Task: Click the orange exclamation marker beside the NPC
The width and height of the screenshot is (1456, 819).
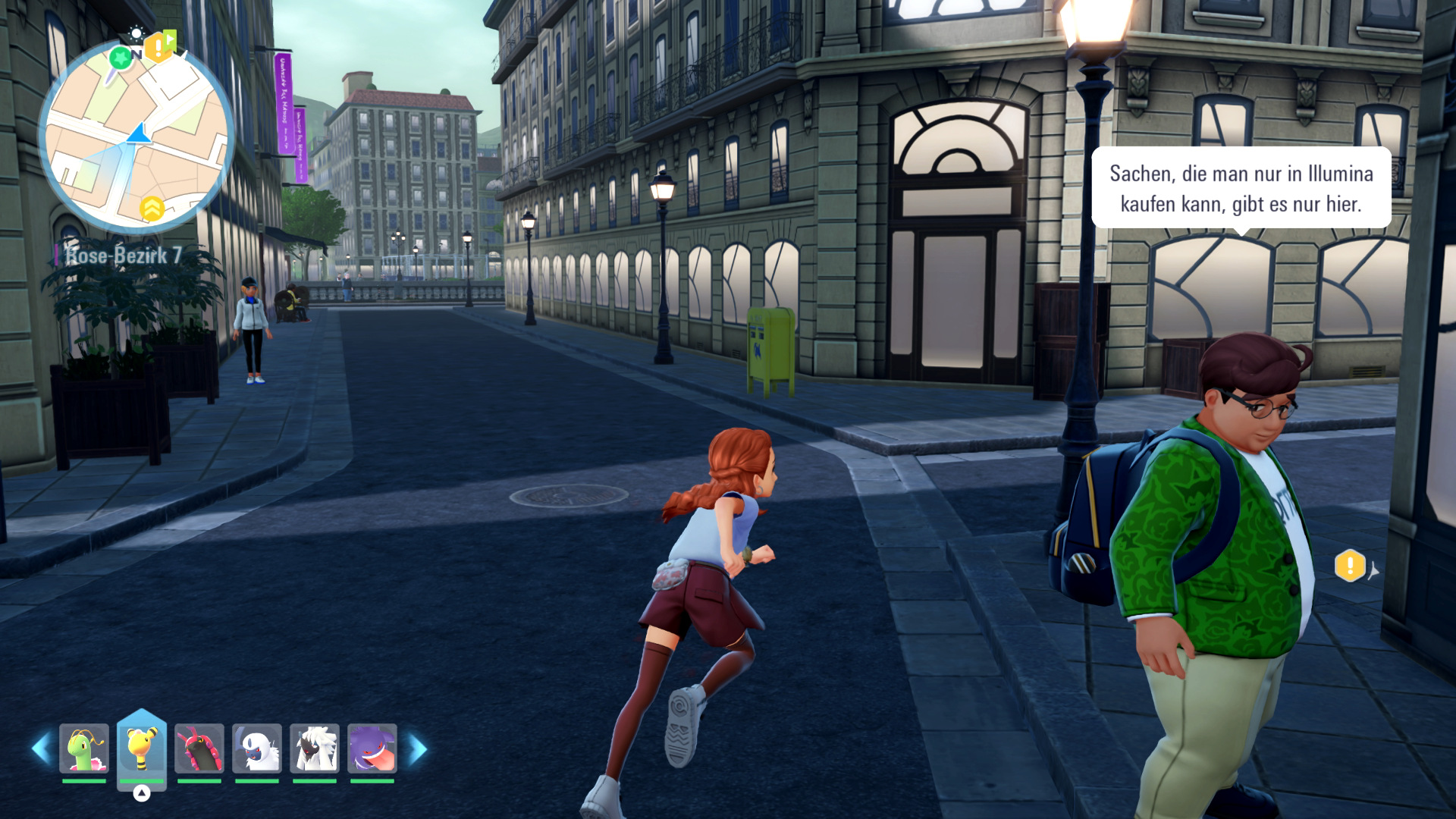Action: tap(1350, 566)
